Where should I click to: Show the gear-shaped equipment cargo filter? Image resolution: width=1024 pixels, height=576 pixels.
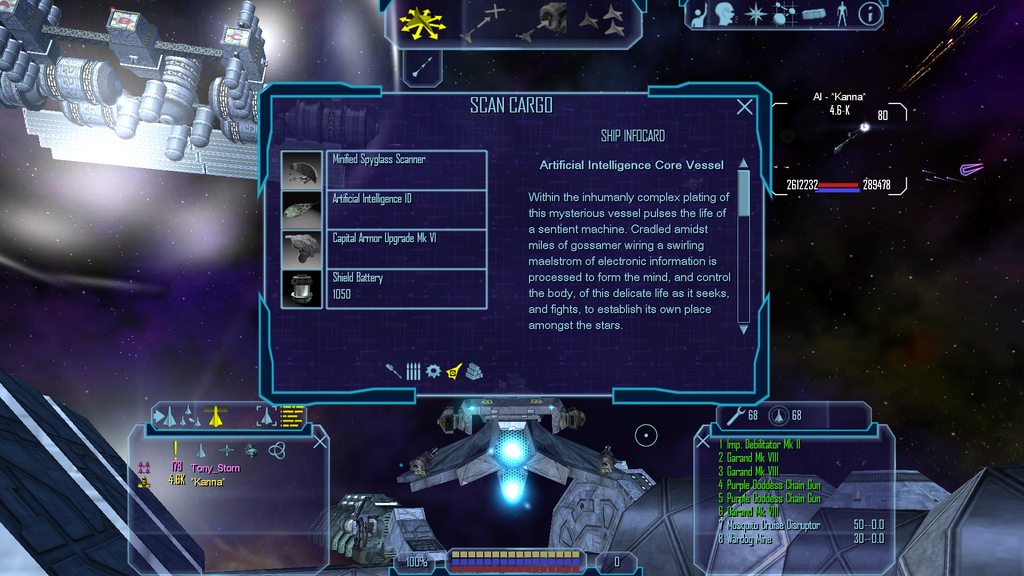[433, 371]
